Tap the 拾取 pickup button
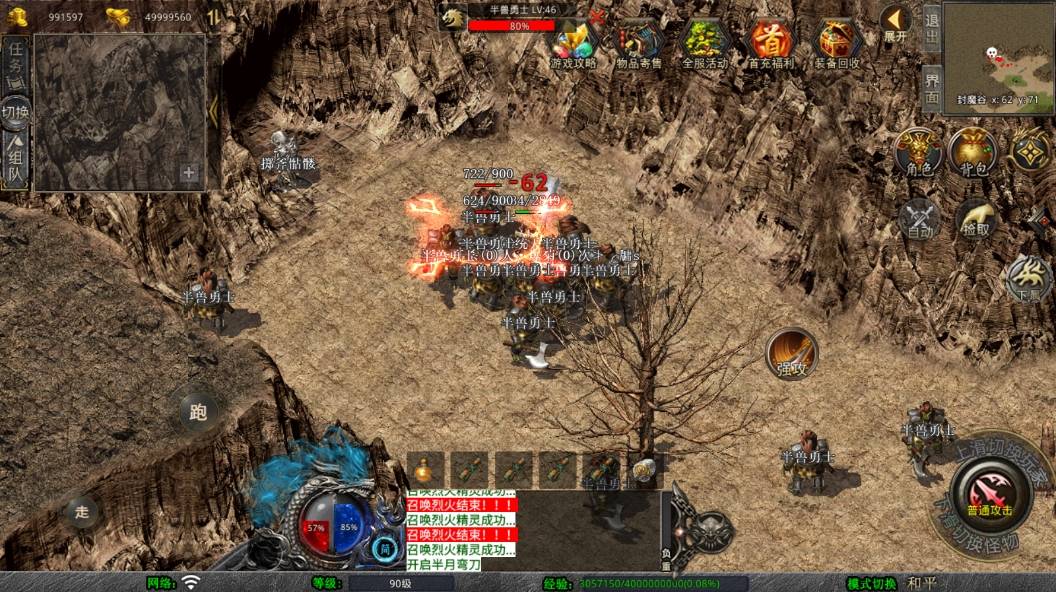Screen dimensions: 1056x592 click(976, 220)
